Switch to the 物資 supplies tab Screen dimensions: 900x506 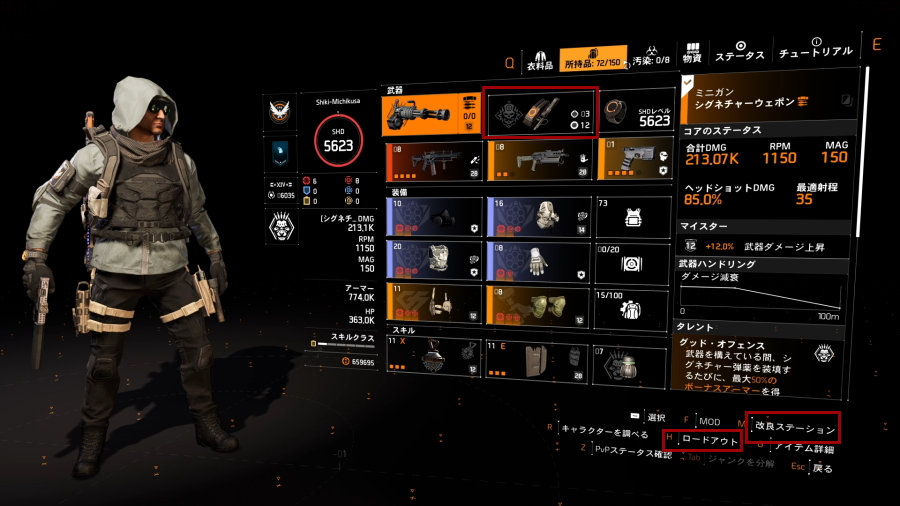coord(691,53)
